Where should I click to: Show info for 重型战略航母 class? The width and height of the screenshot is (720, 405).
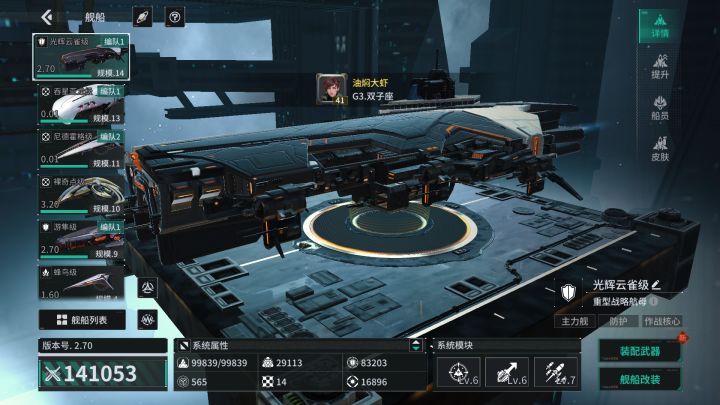[654, 300]
